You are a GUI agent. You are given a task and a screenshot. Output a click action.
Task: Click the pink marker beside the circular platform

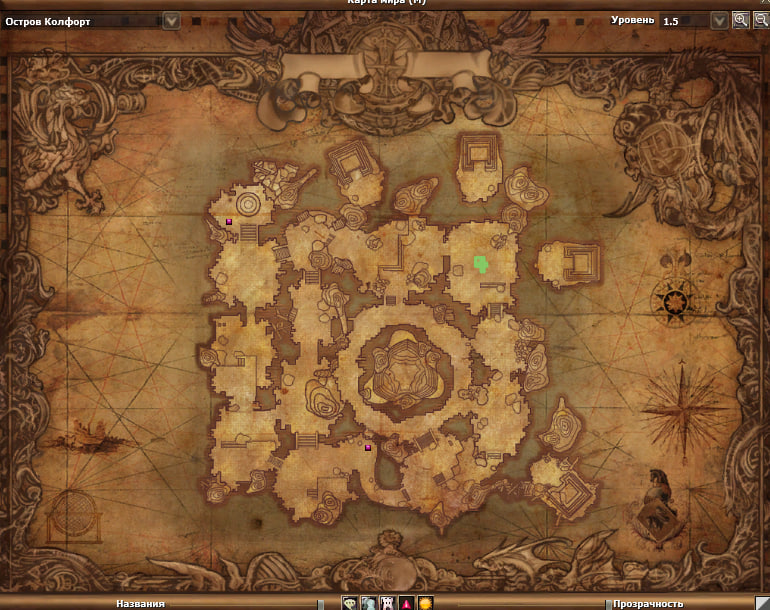click(x=229, y=220)
